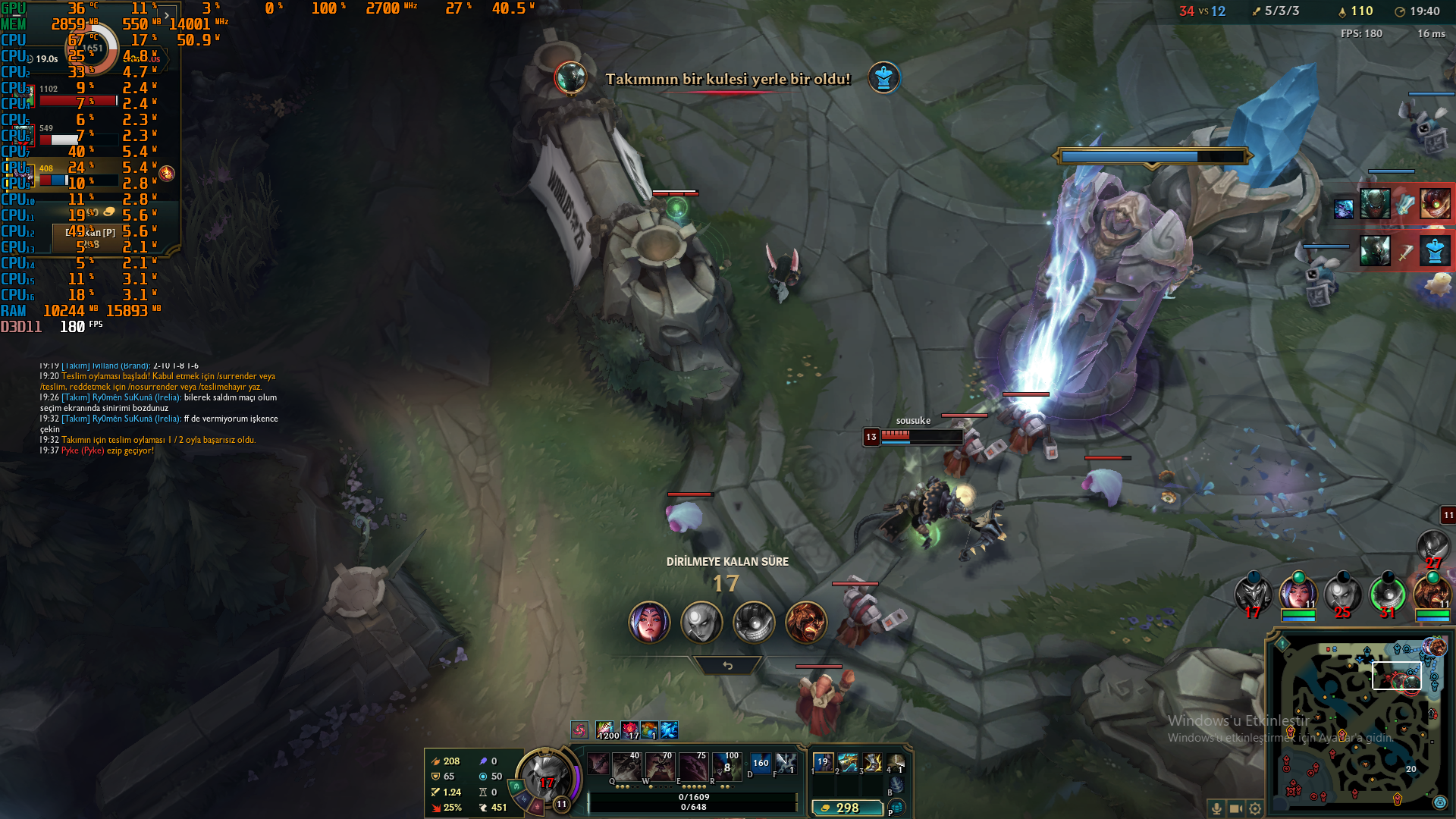Screen dimensions: 1456x819
Task: Select Irelia's ally portrait above the minimap
Action: click(x=1298, y=592)
